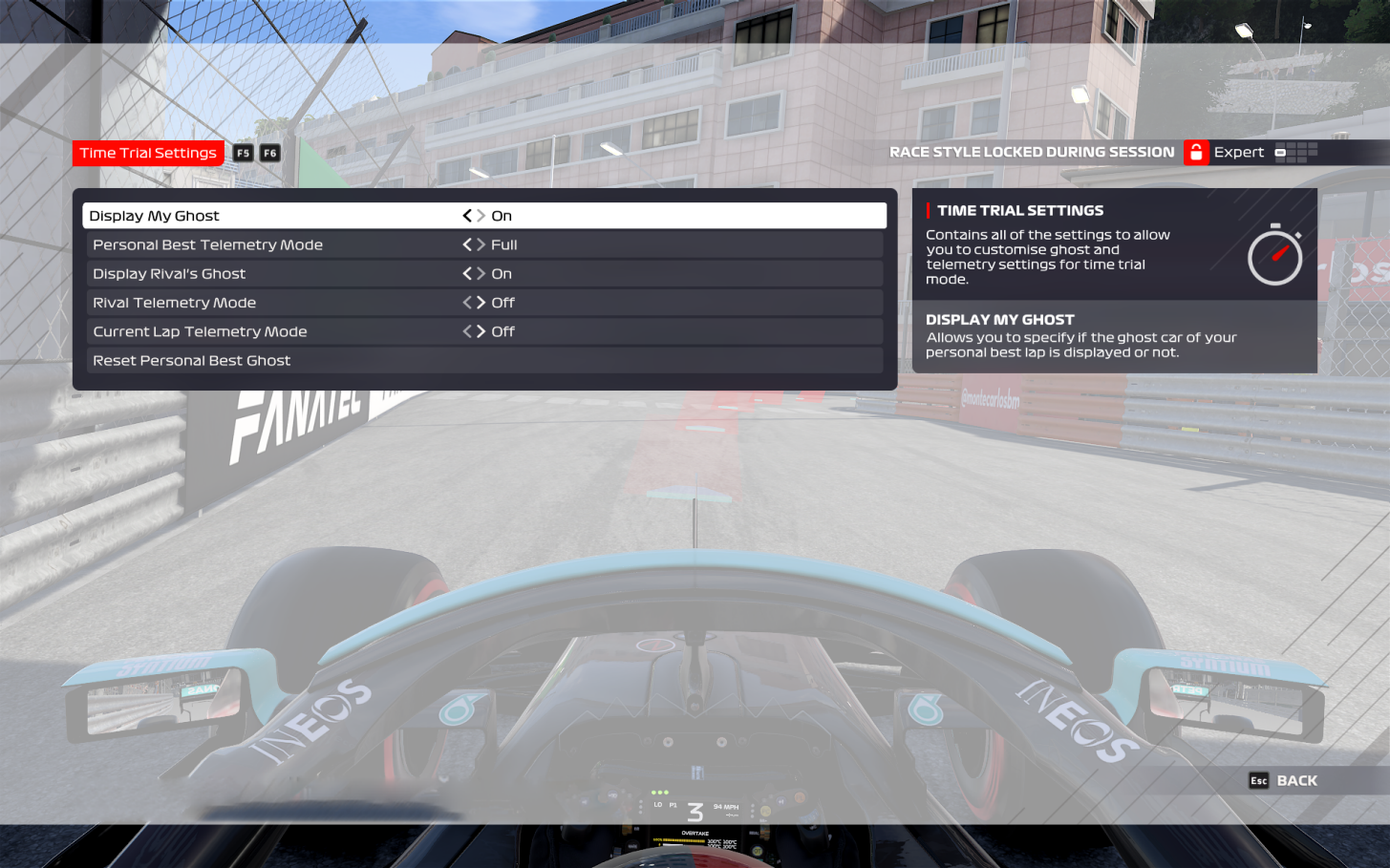Viewport: 1390px width, 868px height.
Task: Click Reset Personal Best Ghost
Action: [x=191, y=360]
